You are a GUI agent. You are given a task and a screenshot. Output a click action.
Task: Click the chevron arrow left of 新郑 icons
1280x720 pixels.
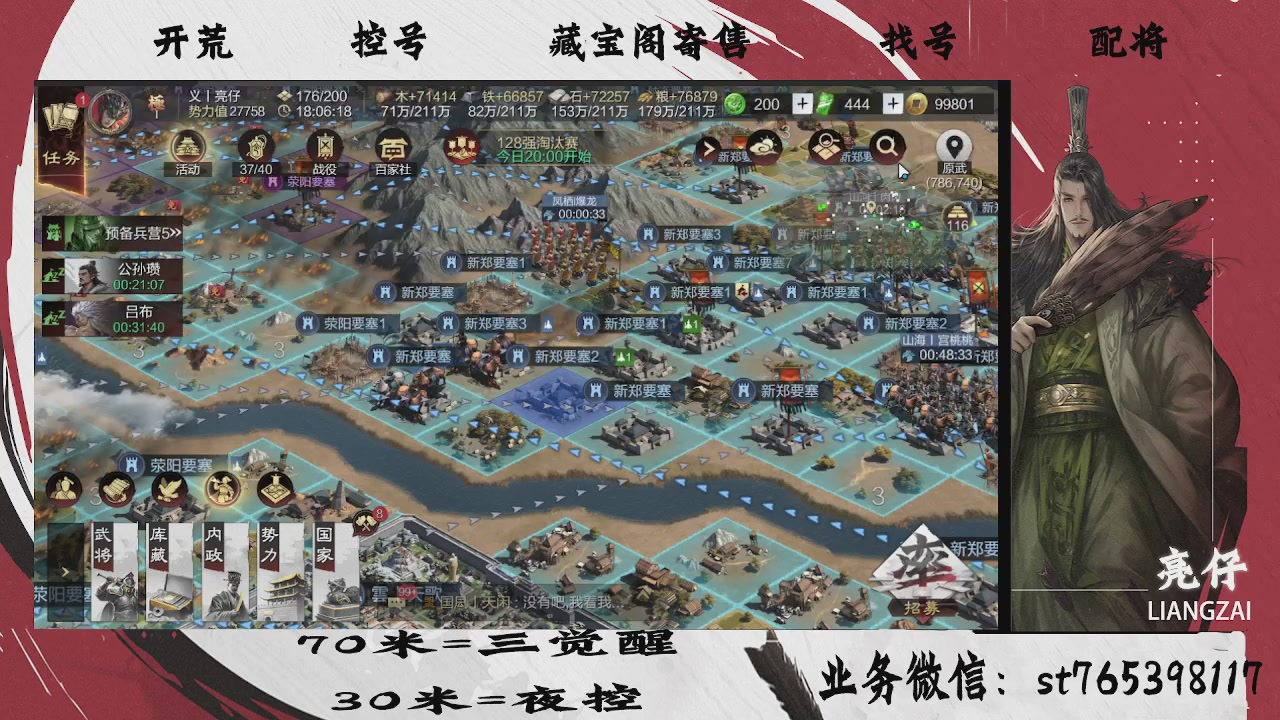(706, 148)
